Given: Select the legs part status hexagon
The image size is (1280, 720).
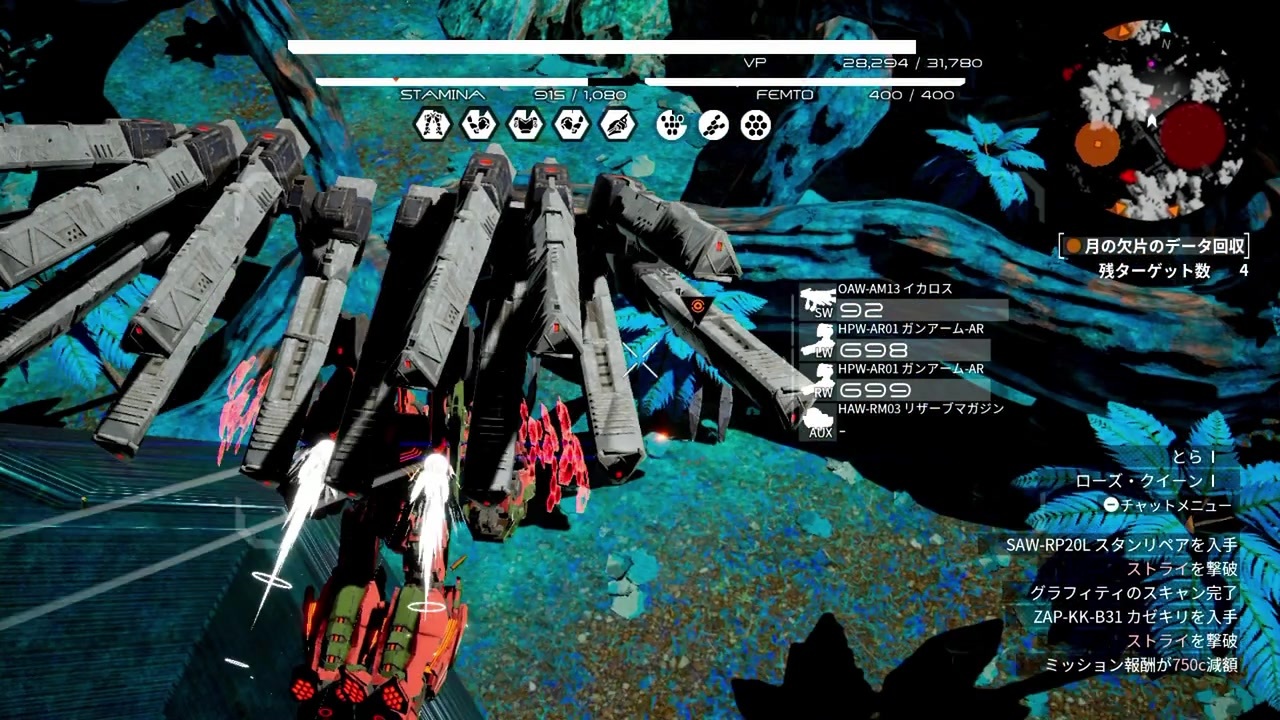Looking at the screenshot, I should point(432,124).
